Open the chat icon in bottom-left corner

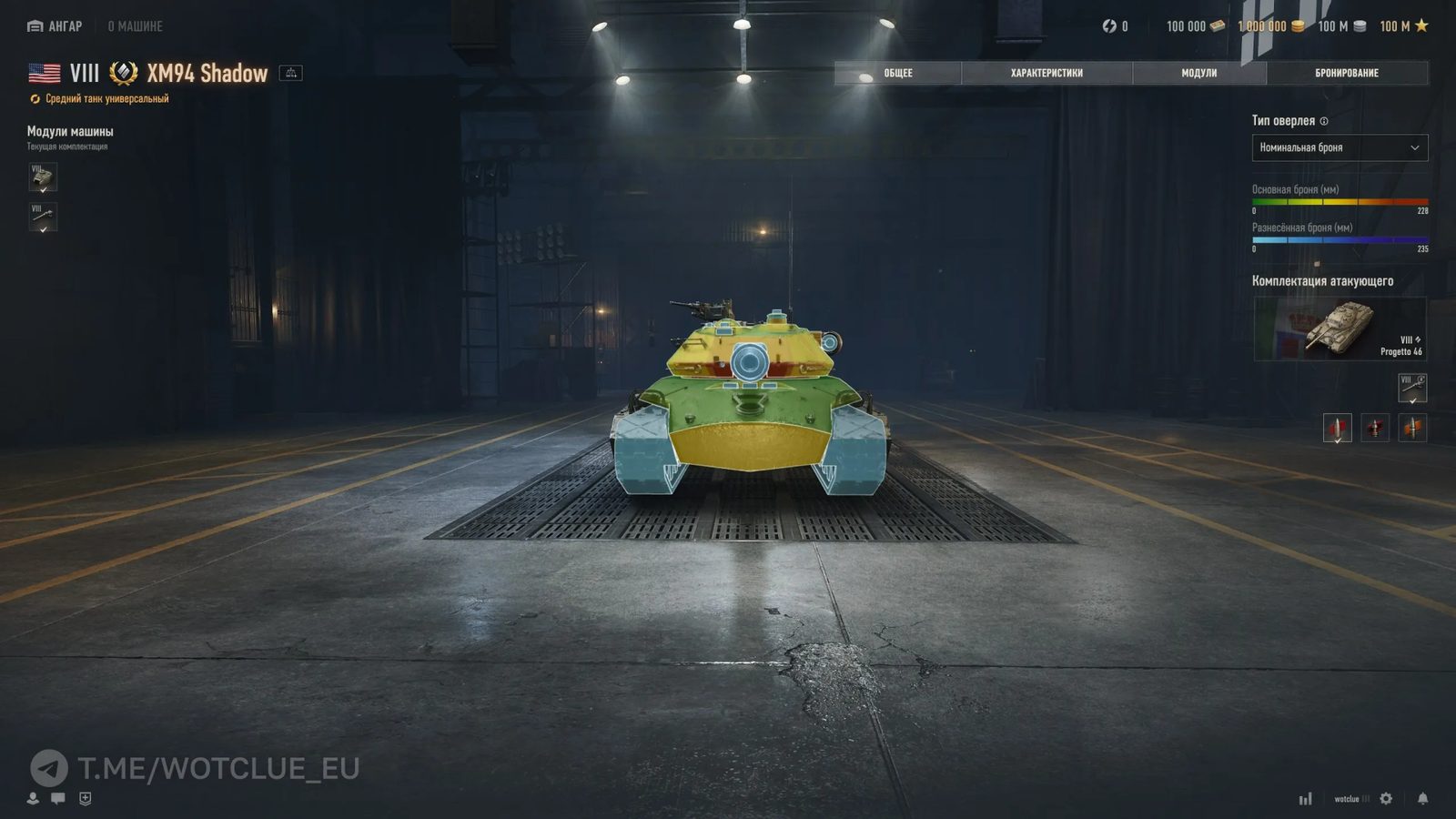coord(57,799)
